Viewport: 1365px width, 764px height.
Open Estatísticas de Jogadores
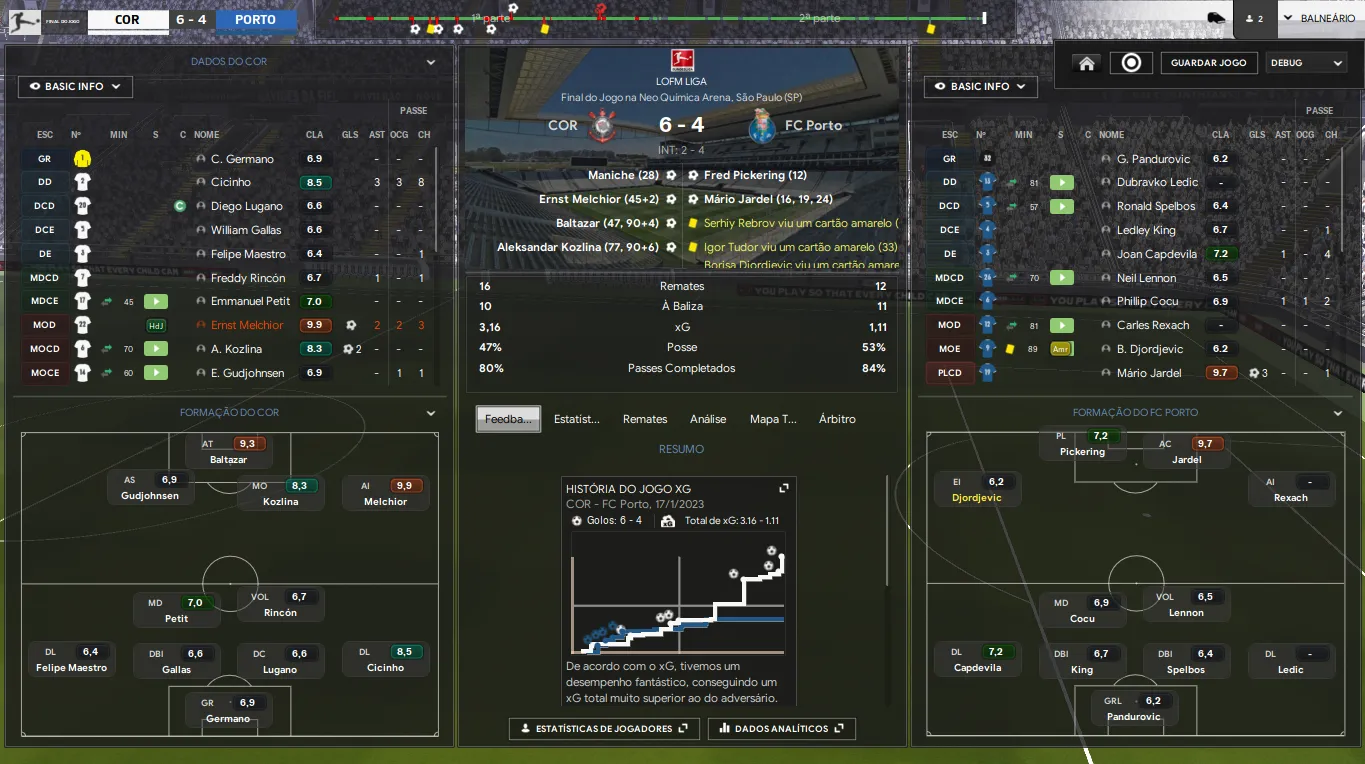[x=604, y=729]
